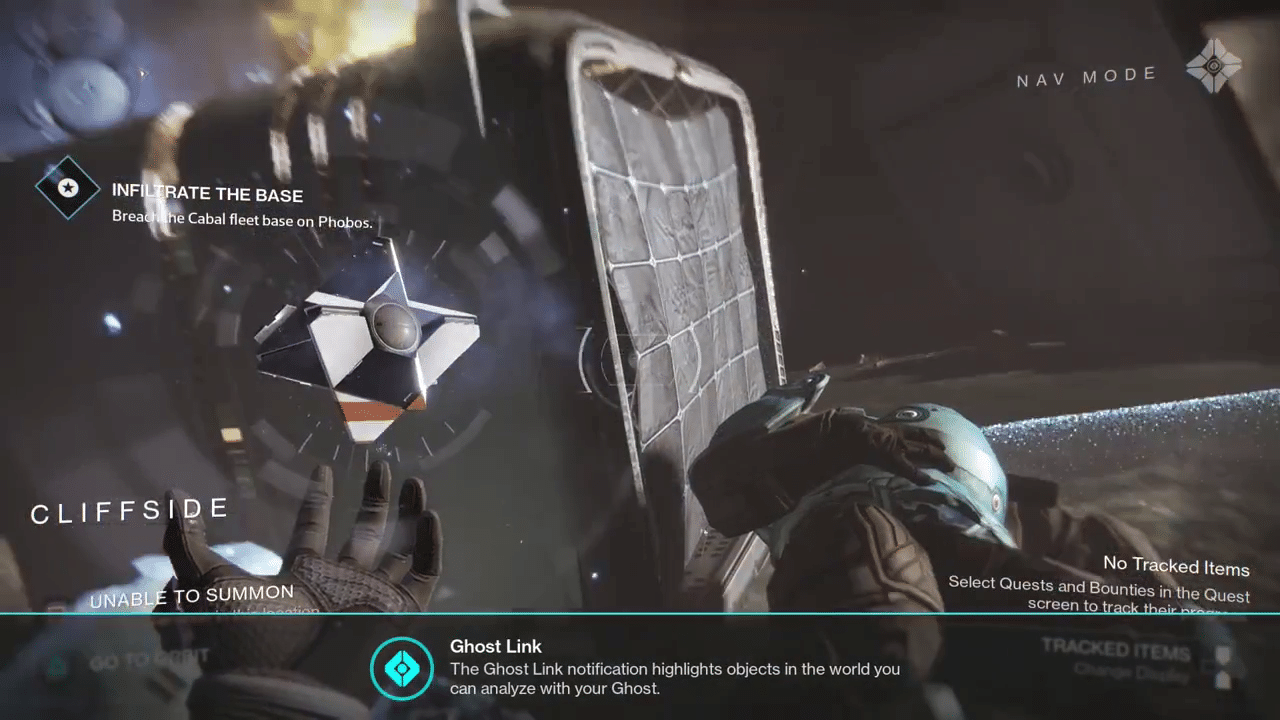Open the Infiltrate the Base quest entry
The height and width of the screenshot is (720, 1280).
207,193
